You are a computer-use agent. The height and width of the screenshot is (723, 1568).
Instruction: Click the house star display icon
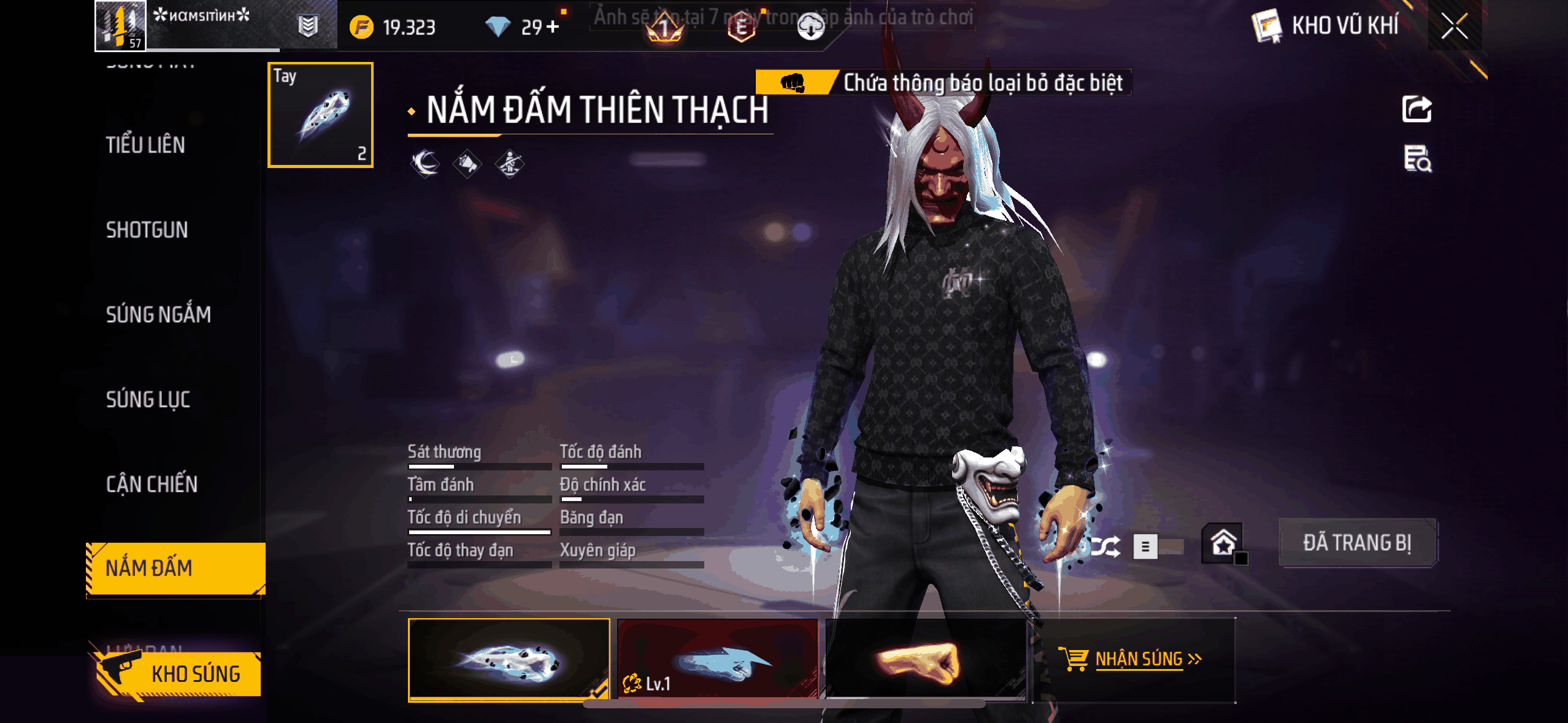click(x=1223, y=543)
